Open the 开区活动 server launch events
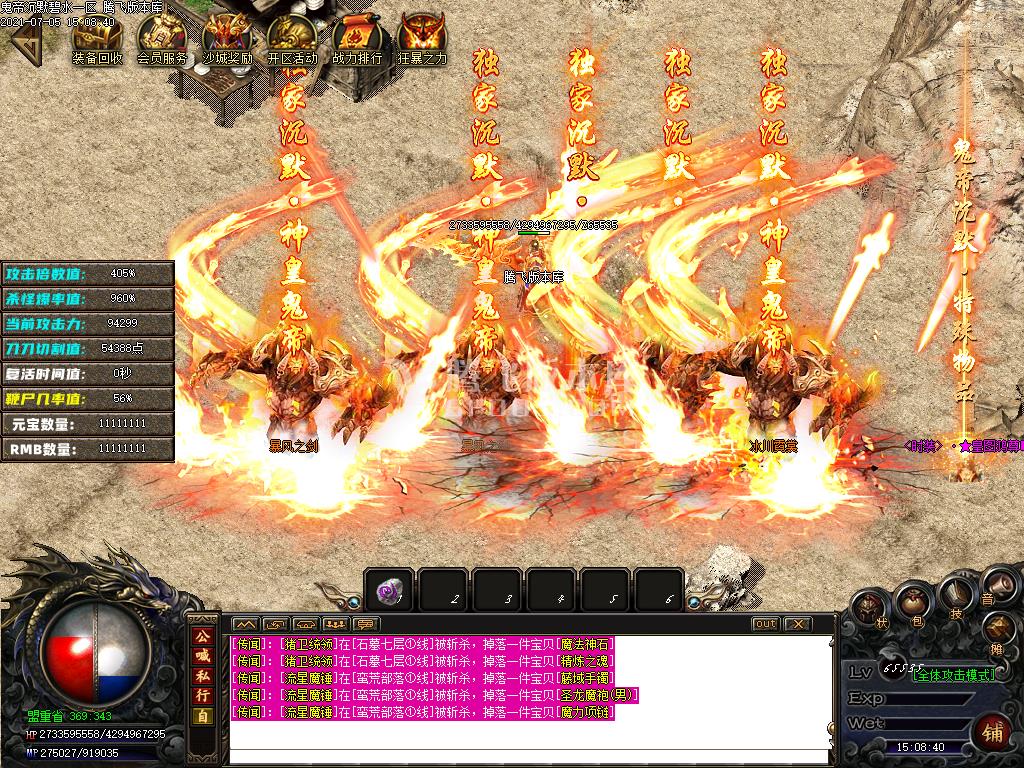This screenshot has width=1024, height=768. click(292, 40)
